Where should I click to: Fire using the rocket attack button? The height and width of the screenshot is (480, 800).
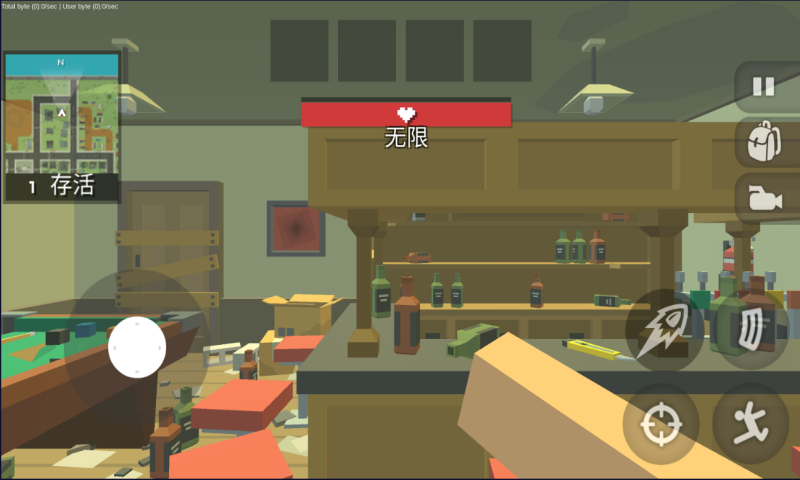pyautogui.click(x=661, y=330)
